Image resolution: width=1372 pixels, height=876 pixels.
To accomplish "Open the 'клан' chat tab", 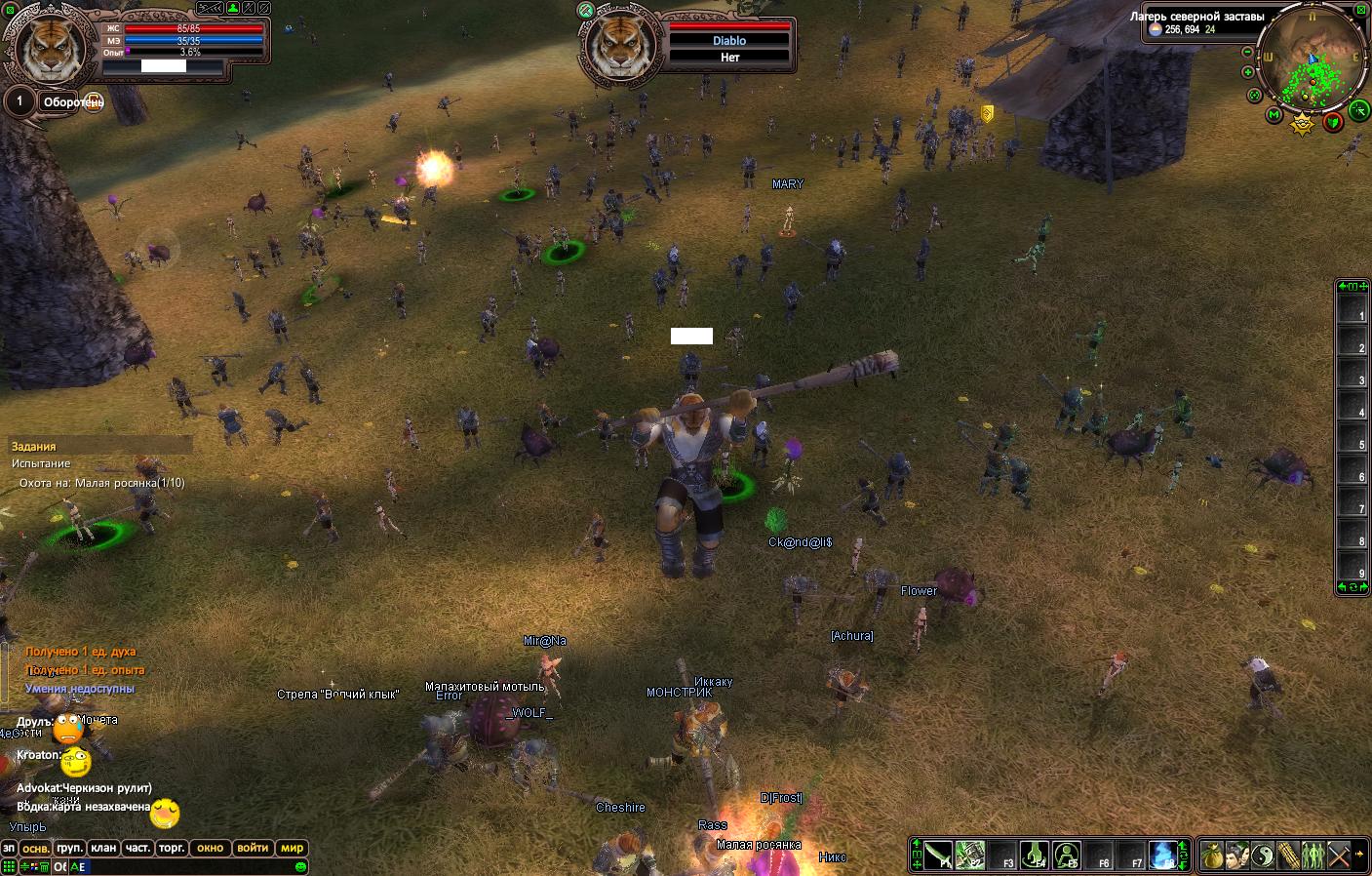I will (103, 848).
